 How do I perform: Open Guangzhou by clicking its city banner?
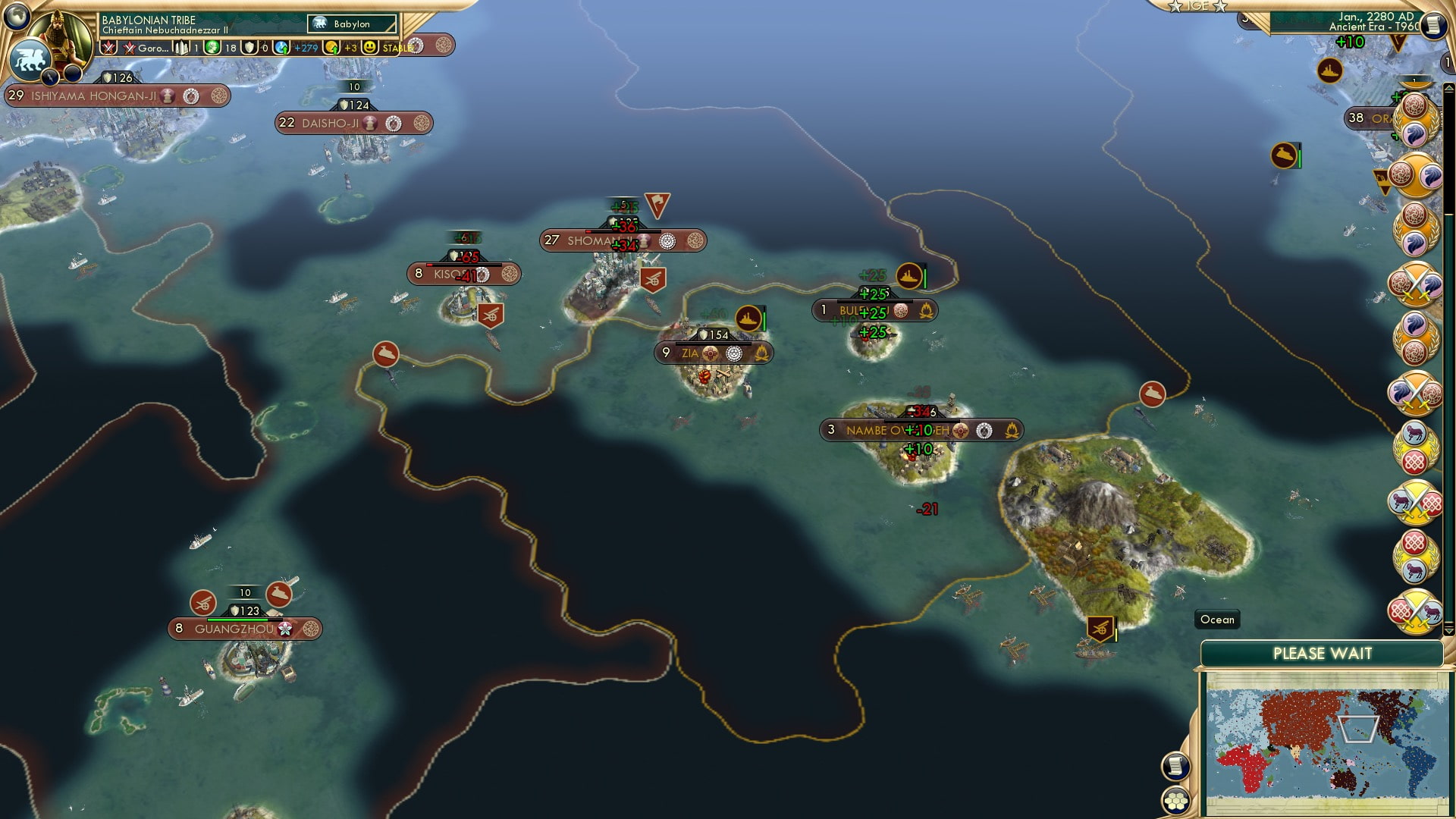pos(244,629)
